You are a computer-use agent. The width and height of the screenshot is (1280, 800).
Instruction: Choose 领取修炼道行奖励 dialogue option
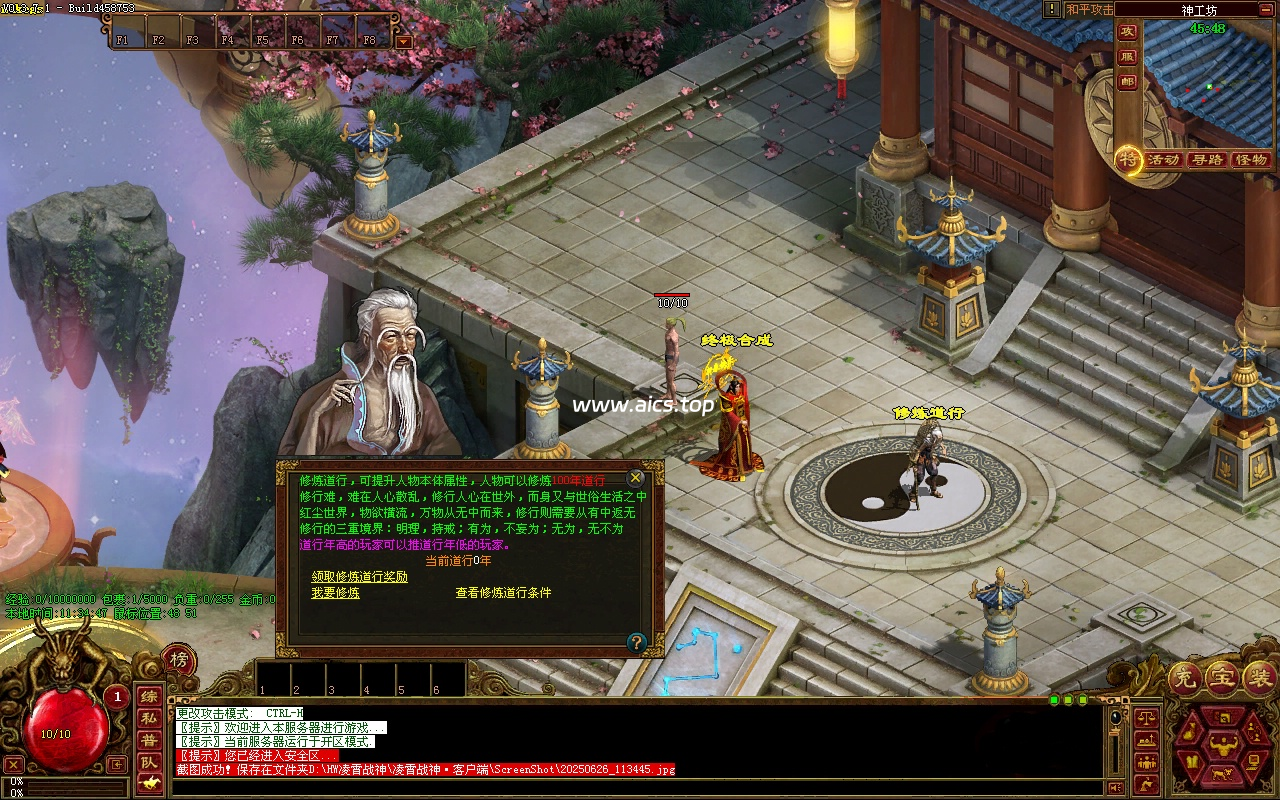(x=359, y=577)
